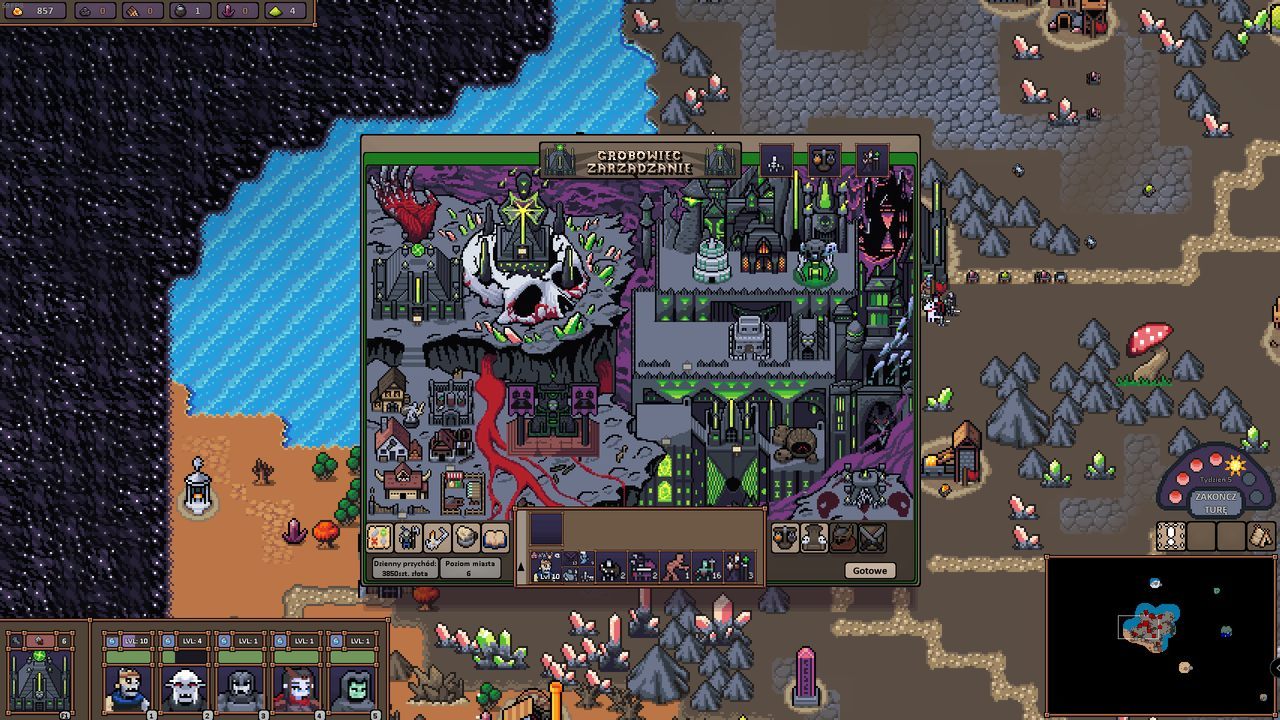Click the throne icon beside the horned helmet icon
1280x720 pixels.
point(813,537)
